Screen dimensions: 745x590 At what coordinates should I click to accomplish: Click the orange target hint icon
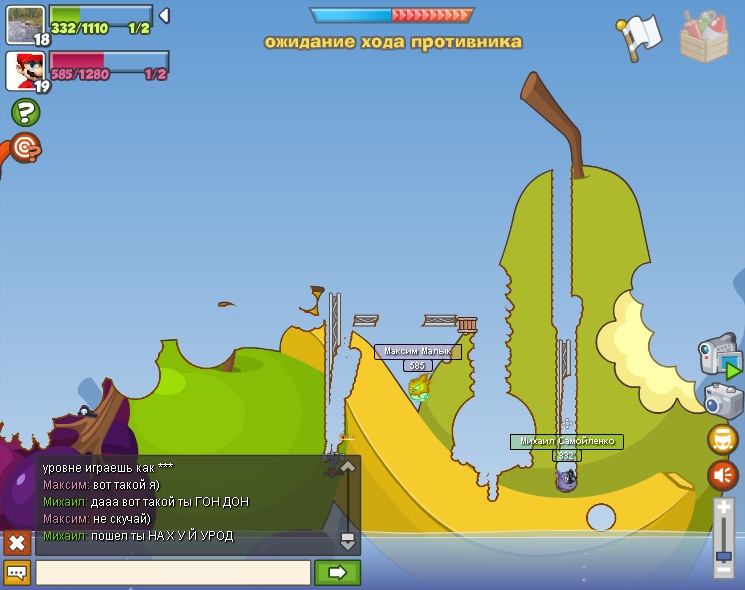pos(25,148)
